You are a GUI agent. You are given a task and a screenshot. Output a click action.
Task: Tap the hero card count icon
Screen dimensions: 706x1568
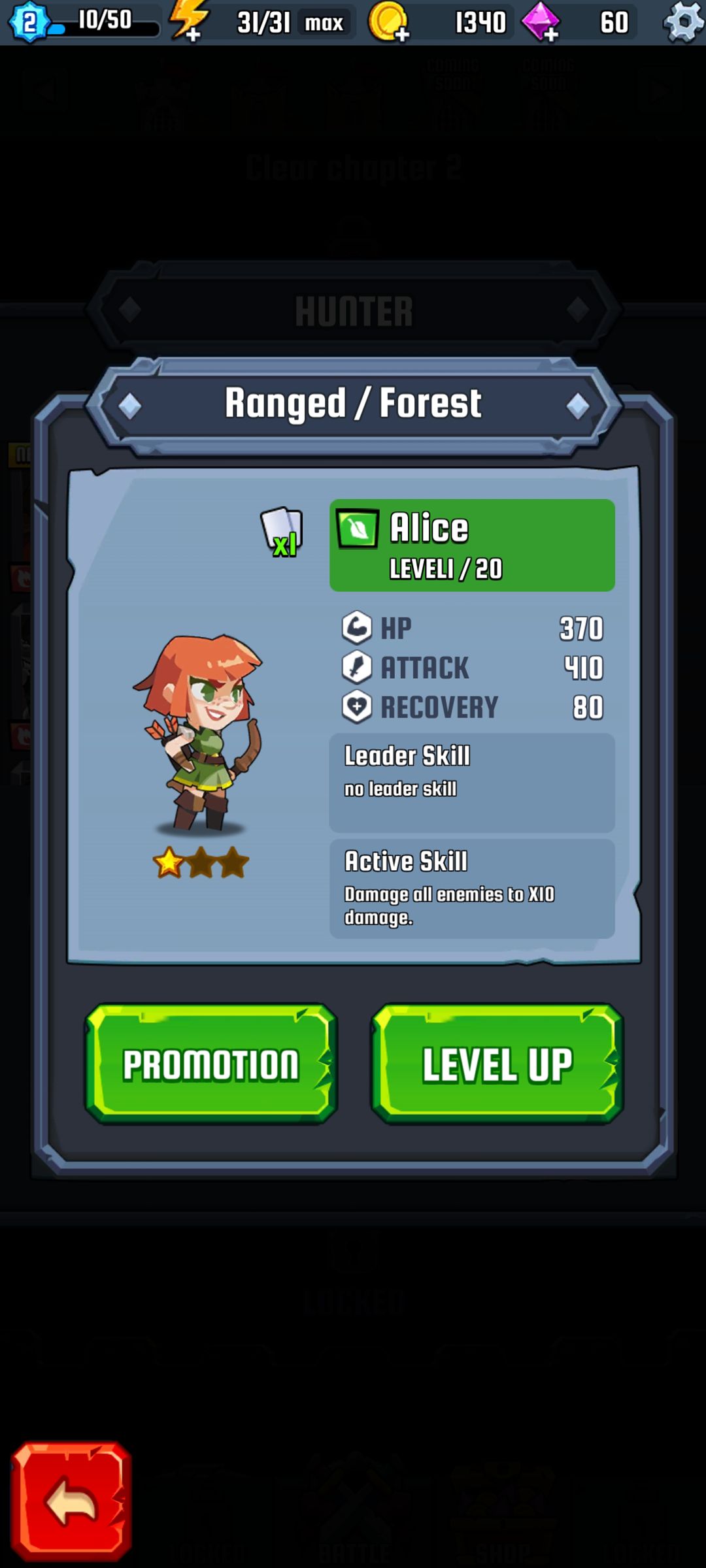tap(282, 531)
